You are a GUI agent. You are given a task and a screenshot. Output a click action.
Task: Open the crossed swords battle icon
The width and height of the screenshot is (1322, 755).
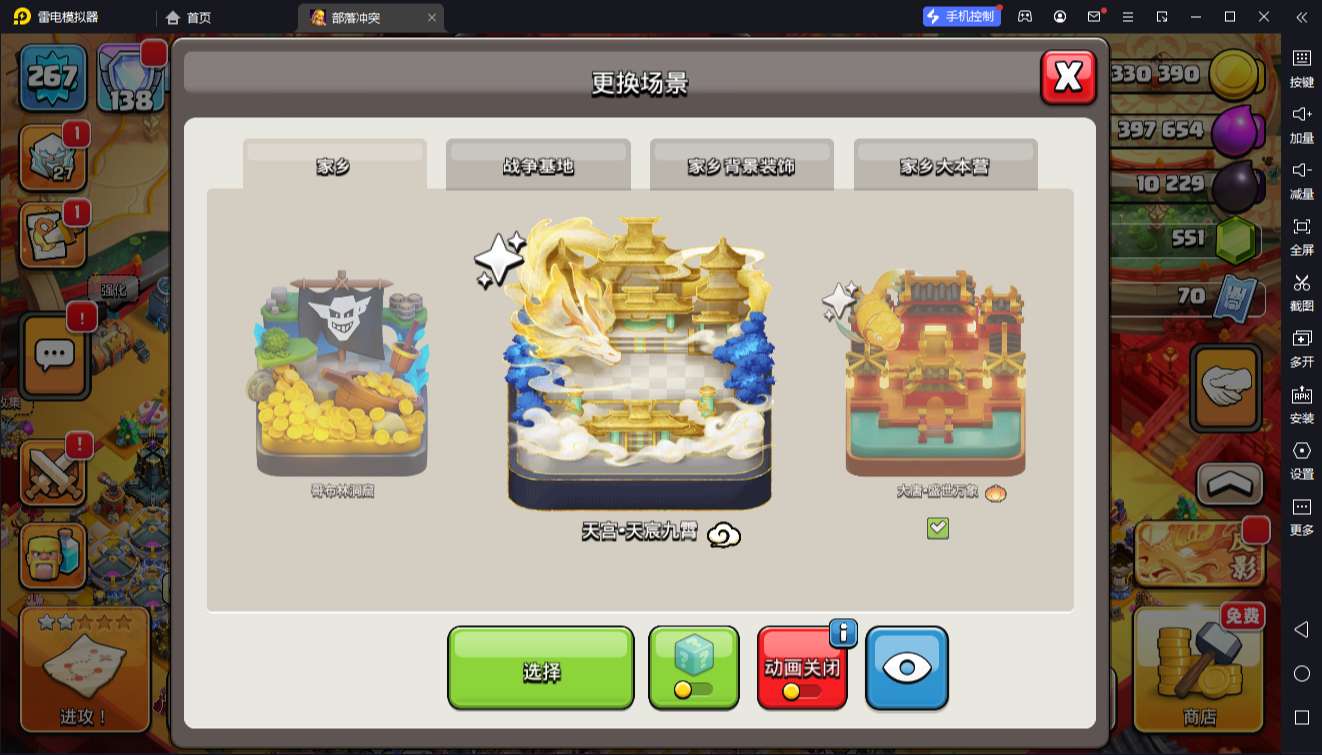point(52,472)
